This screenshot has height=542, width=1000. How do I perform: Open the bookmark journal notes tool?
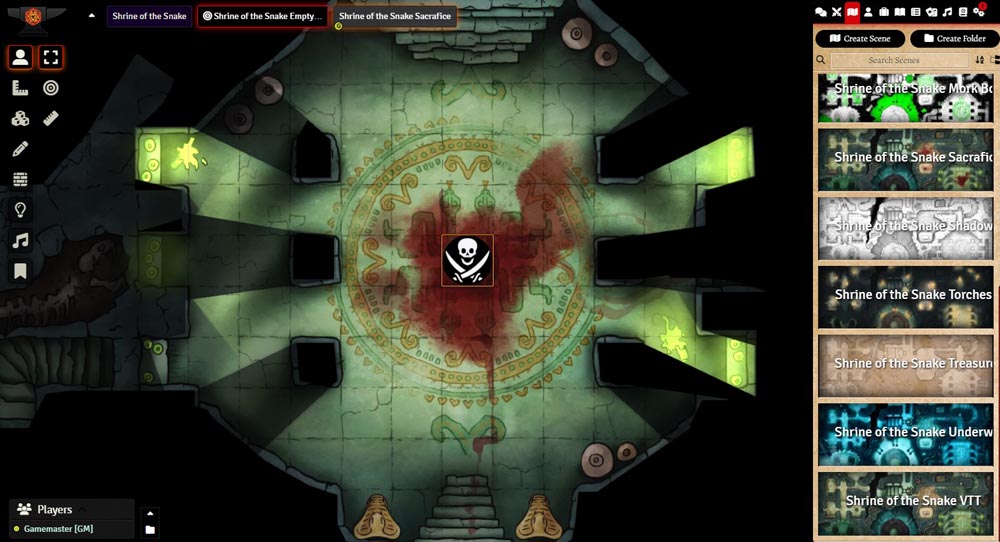point(20,271)
